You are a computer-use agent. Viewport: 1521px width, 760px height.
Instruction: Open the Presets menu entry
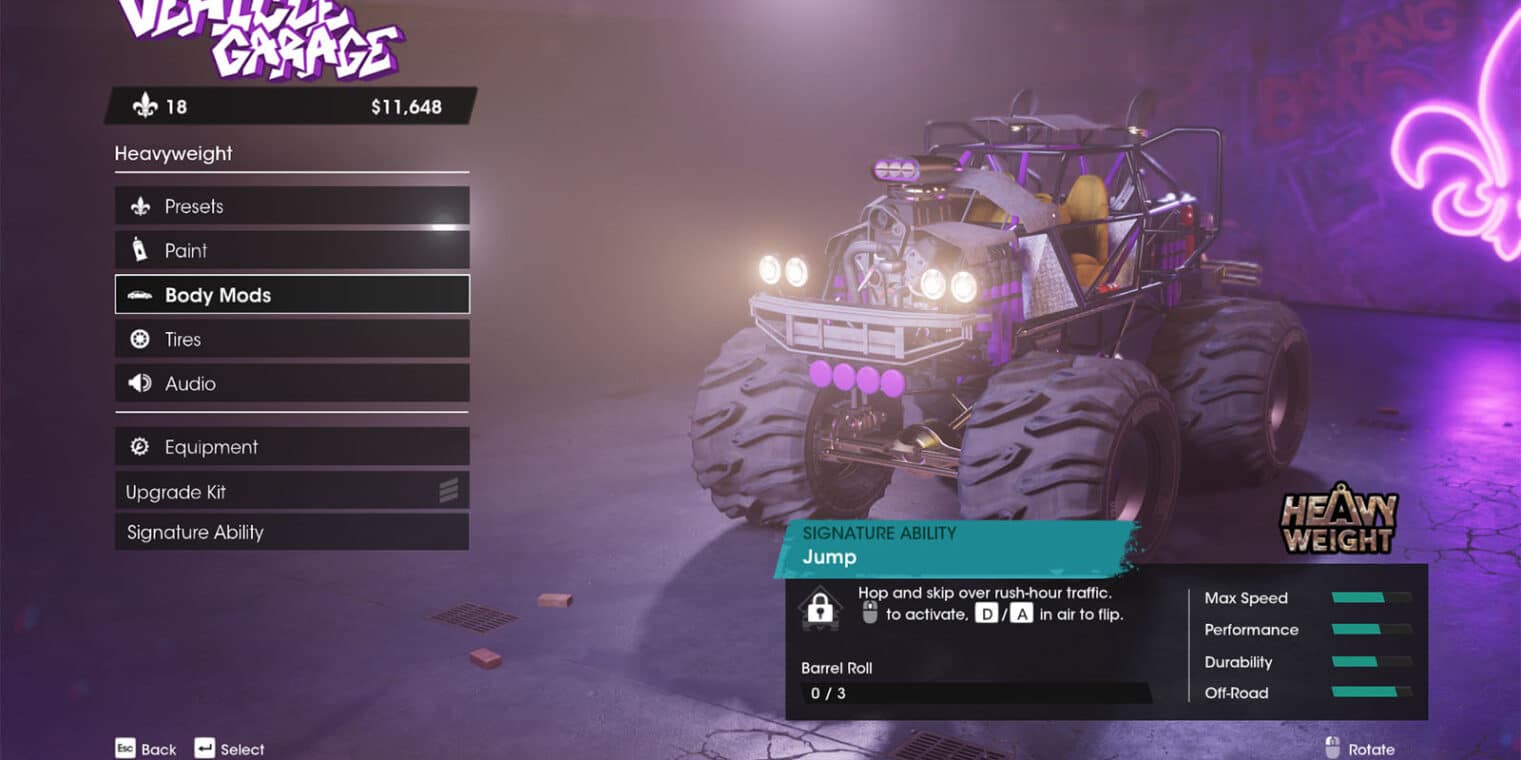point(291,206)
